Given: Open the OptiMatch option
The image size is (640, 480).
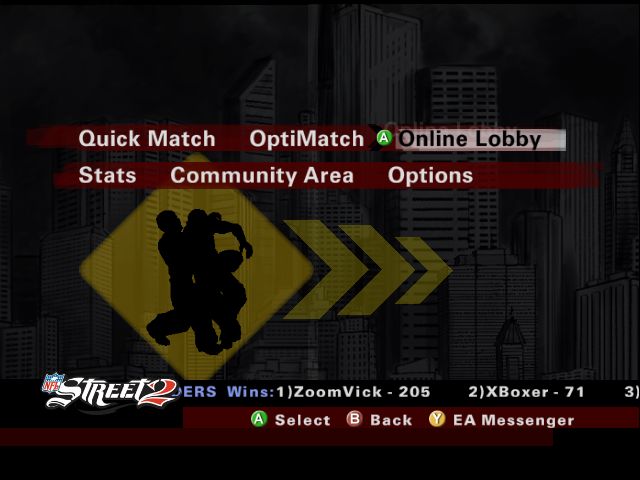Looking at the screenshot, I should pyautogui.click(x=306, y=139).
